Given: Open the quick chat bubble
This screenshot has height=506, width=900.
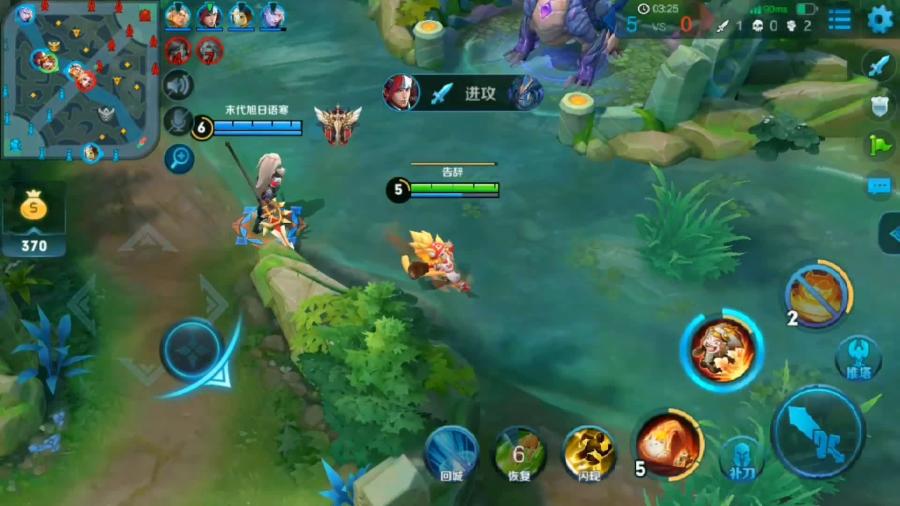Looking at the screenshot, I should coord(878,185).
